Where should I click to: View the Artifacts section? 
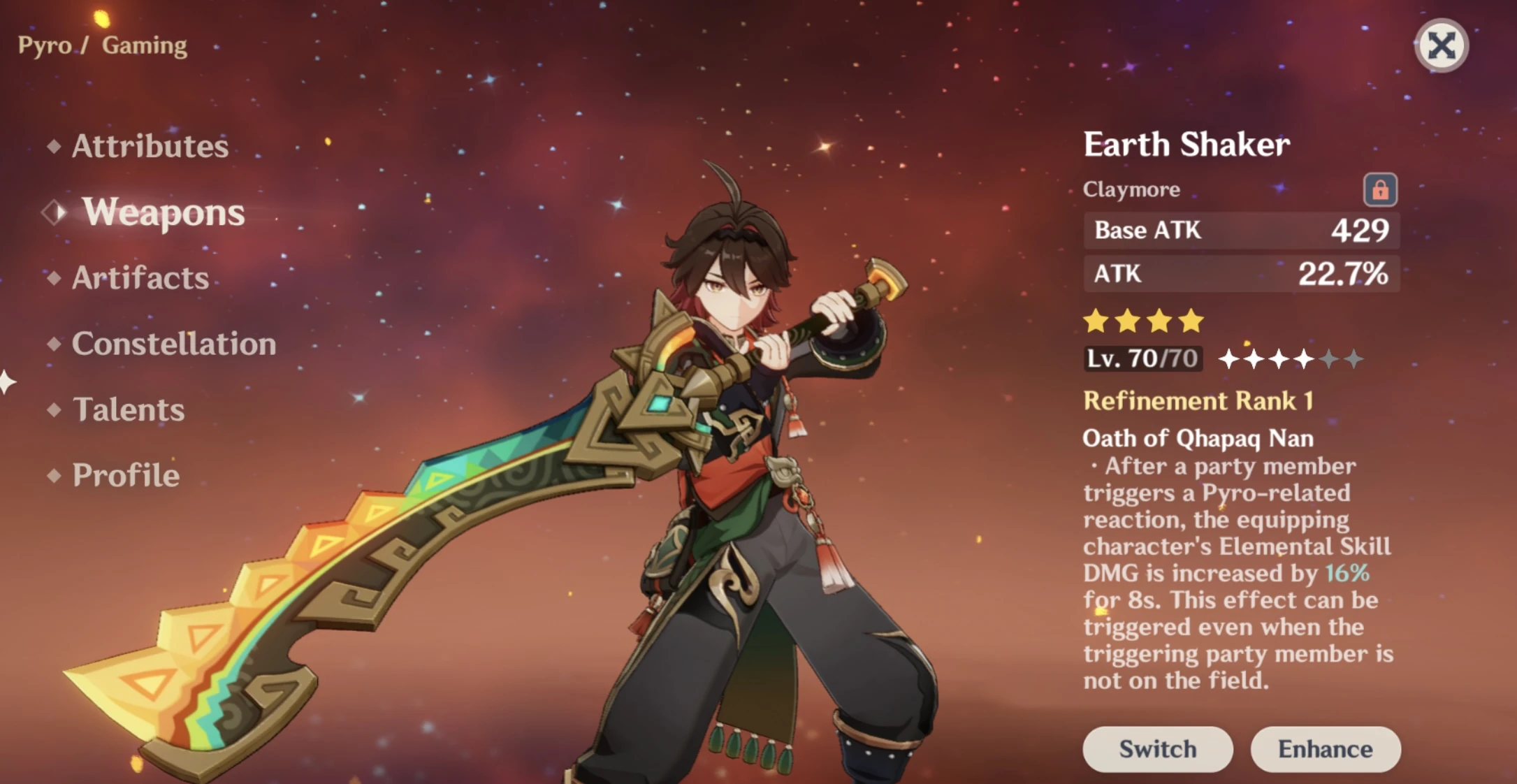139,278
